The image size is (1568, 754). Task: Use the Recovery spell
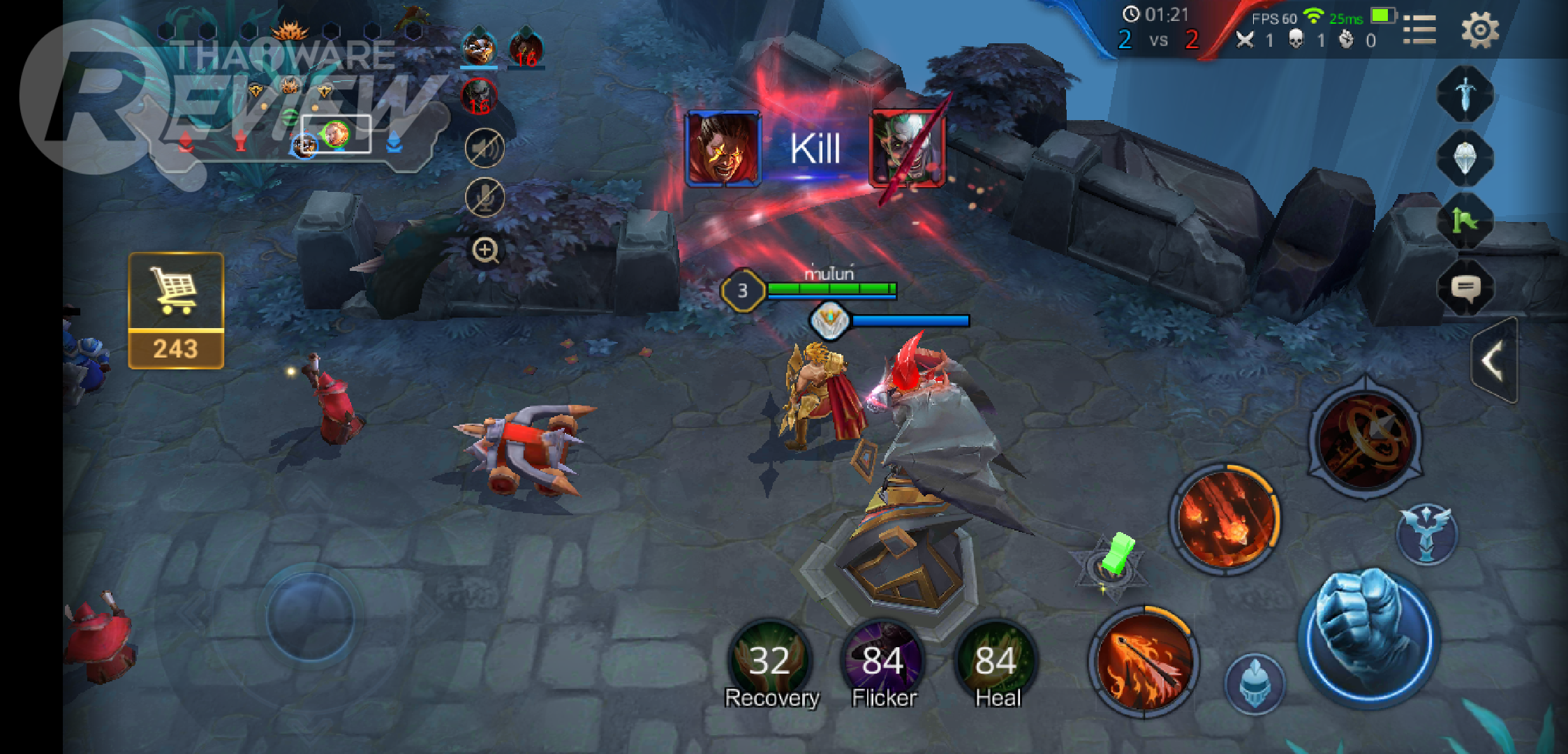coord(770,660)
